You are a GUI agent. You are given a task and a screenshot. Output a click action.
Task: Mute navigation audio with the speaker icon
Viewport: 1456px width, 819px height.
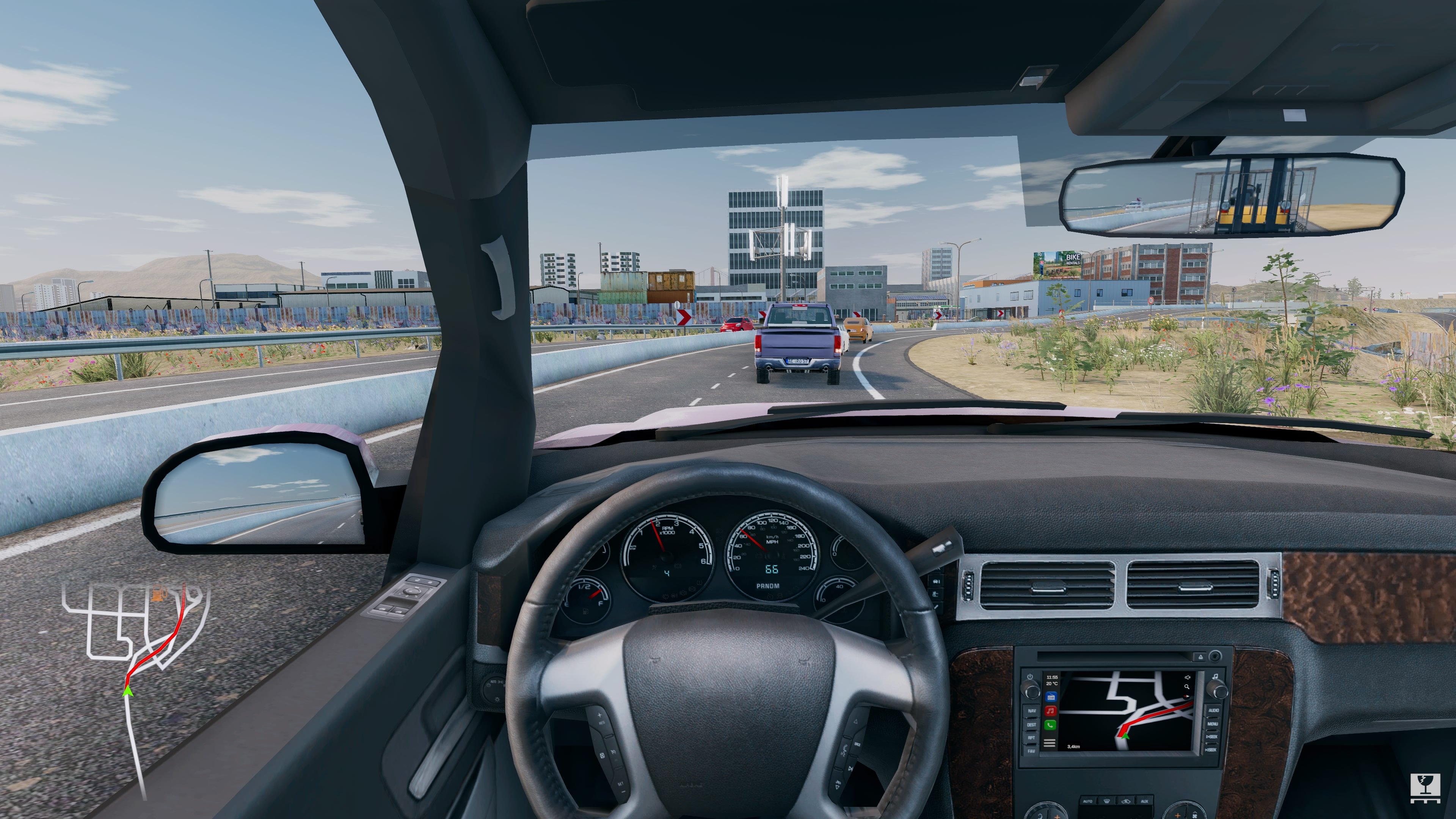(x=1188, y=678)
